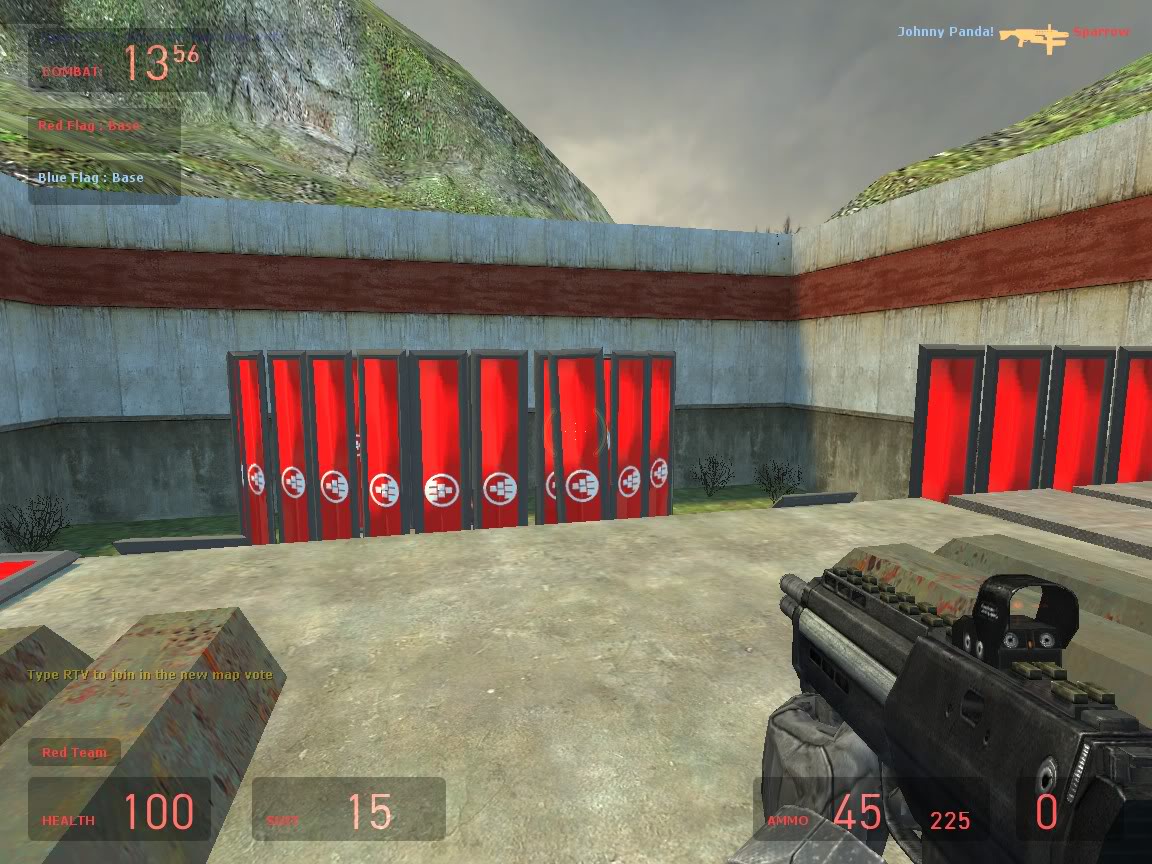Click the Red Team indicator label

click(74, 752)
